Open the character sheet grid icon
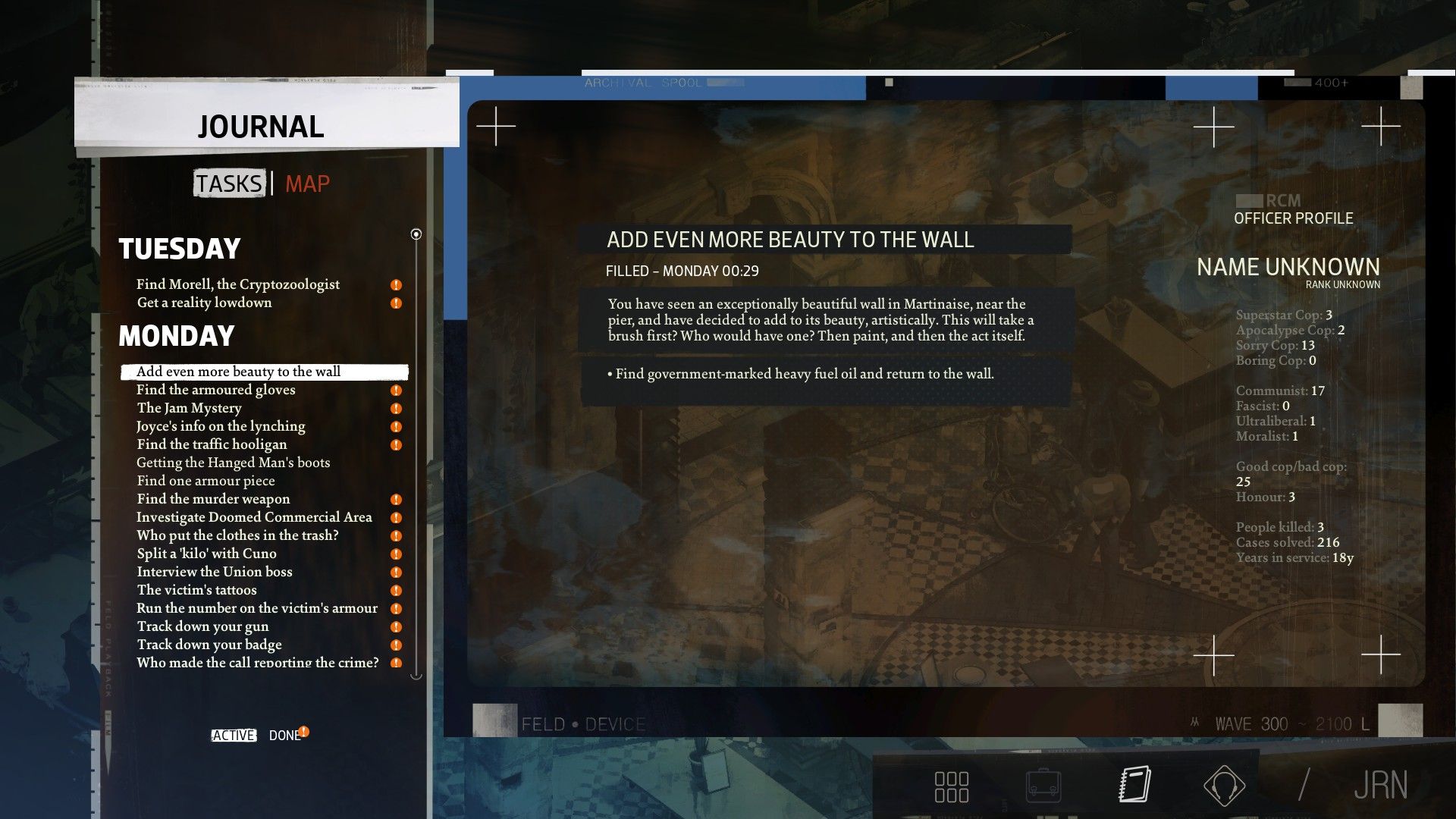The height and width of the screenshot is (819, 1456). [x=951, y=786]
